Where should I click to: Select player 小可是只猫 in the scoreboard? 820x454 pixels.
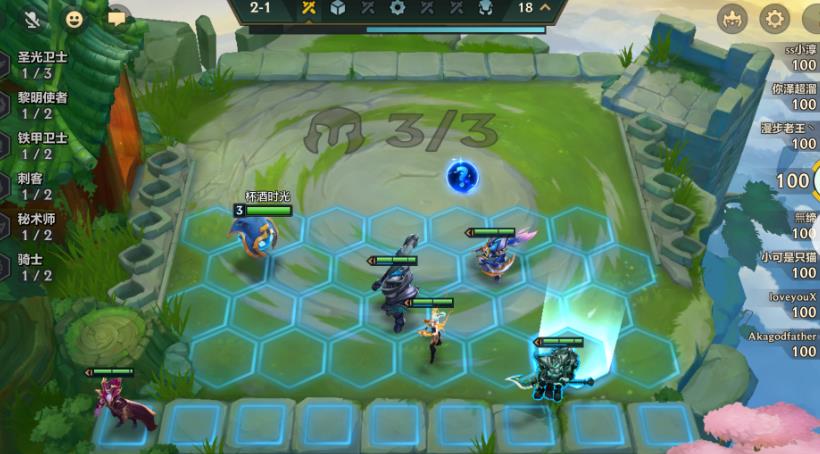(x=789, y=264)
